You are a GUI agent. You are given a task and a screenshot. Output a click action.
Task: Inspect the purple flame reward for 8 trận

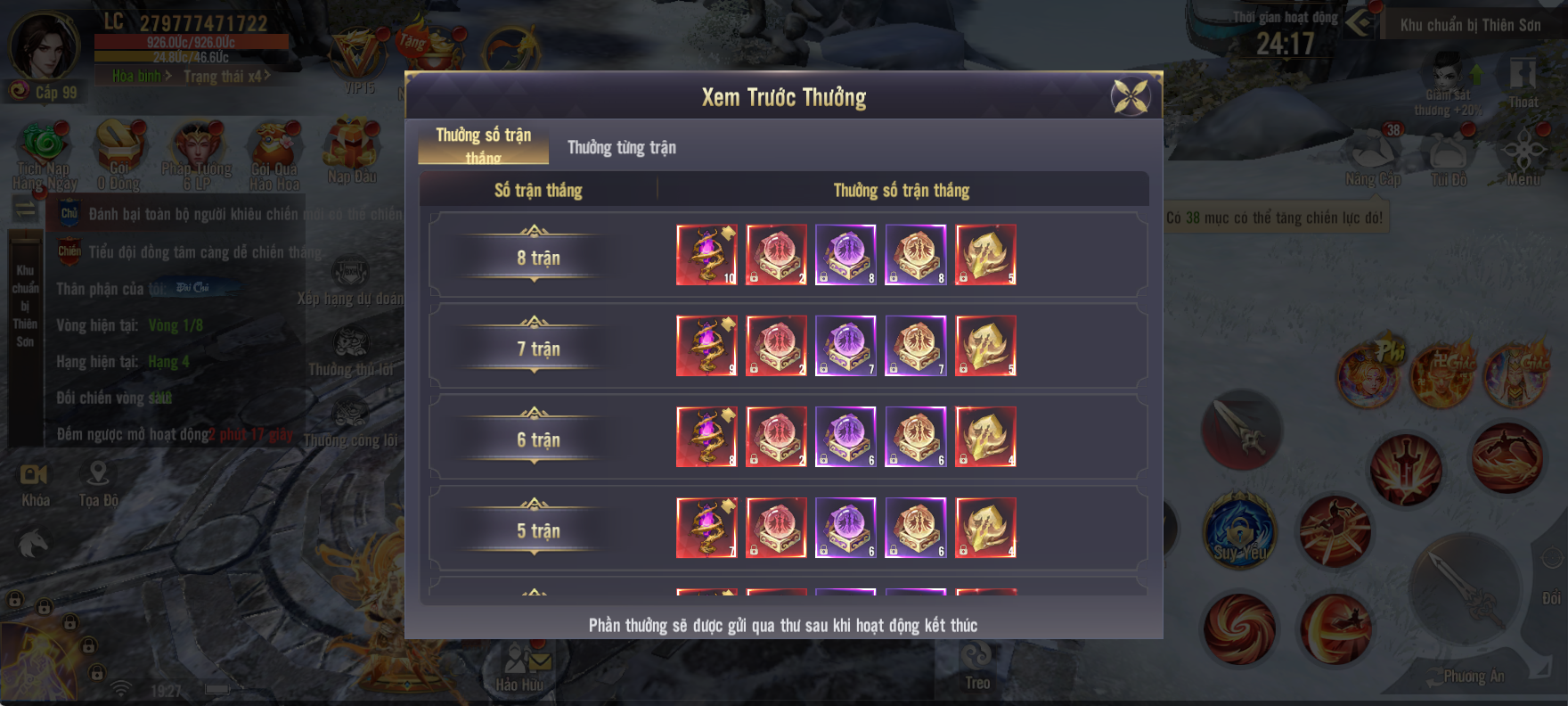(706, 255)
